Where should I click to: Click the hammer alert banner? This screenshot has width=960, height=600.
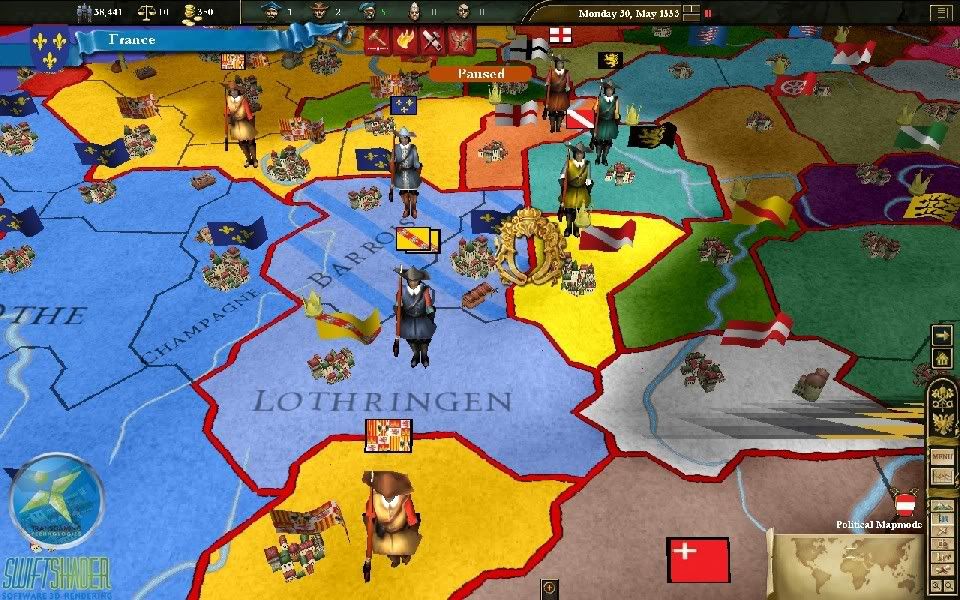[x=376, y=41]
